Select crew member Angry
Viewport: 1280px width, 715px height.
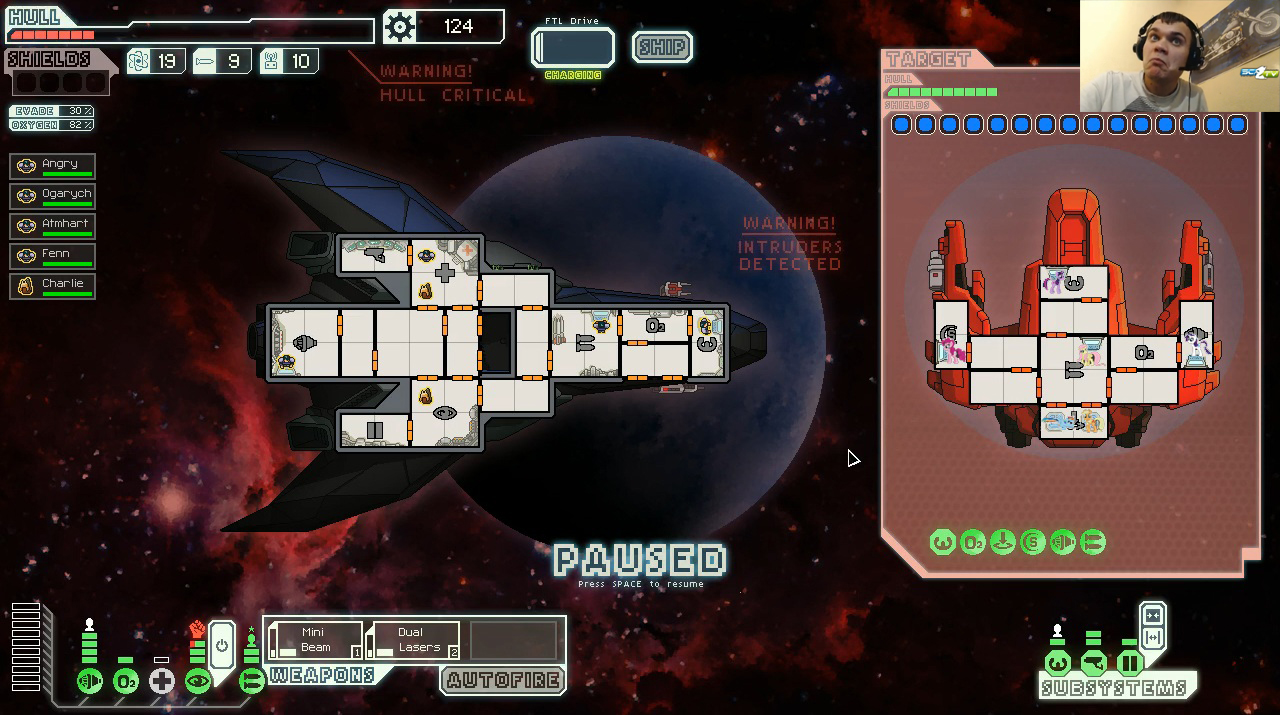pos(52,165)
